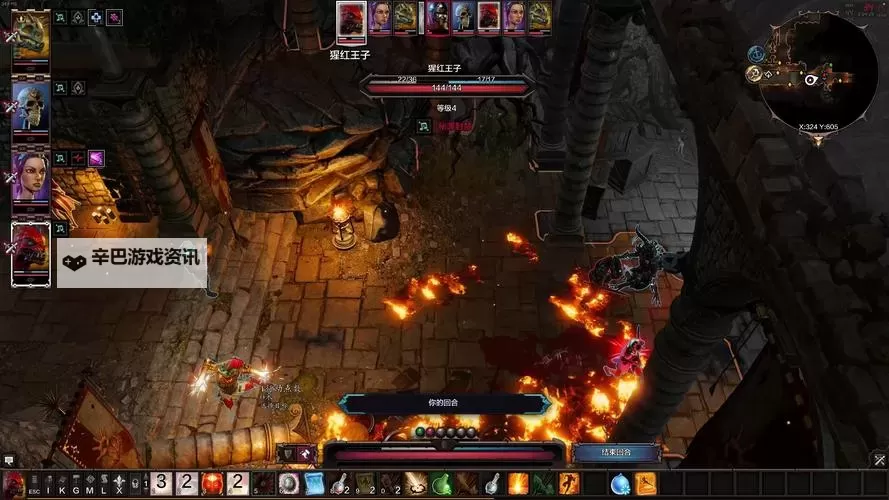Activate the blue water droplet skill
Screen dimensions: 889x500
click(x=620, y=484)
